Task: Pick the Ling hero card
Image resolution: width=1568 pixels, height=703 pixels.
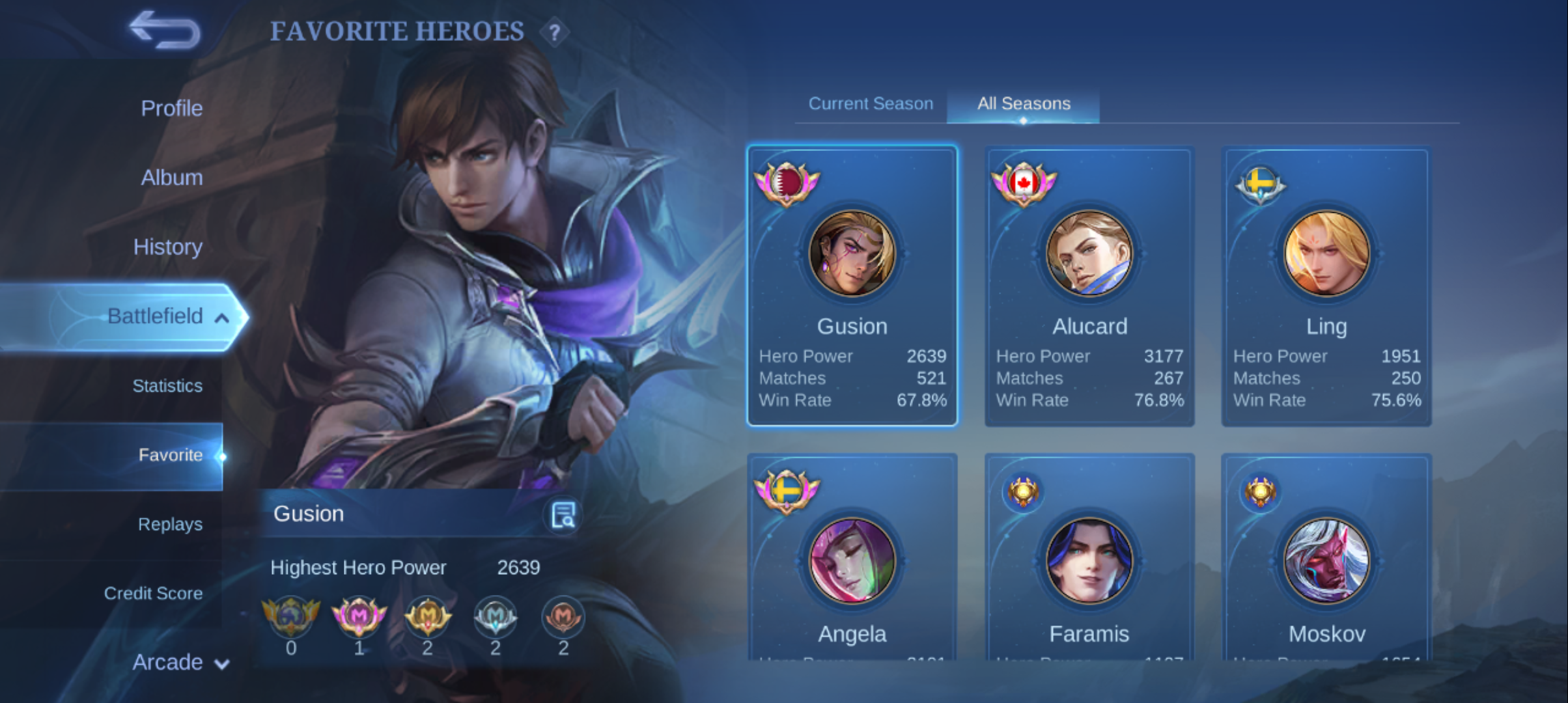Action: pos(1326,286)
